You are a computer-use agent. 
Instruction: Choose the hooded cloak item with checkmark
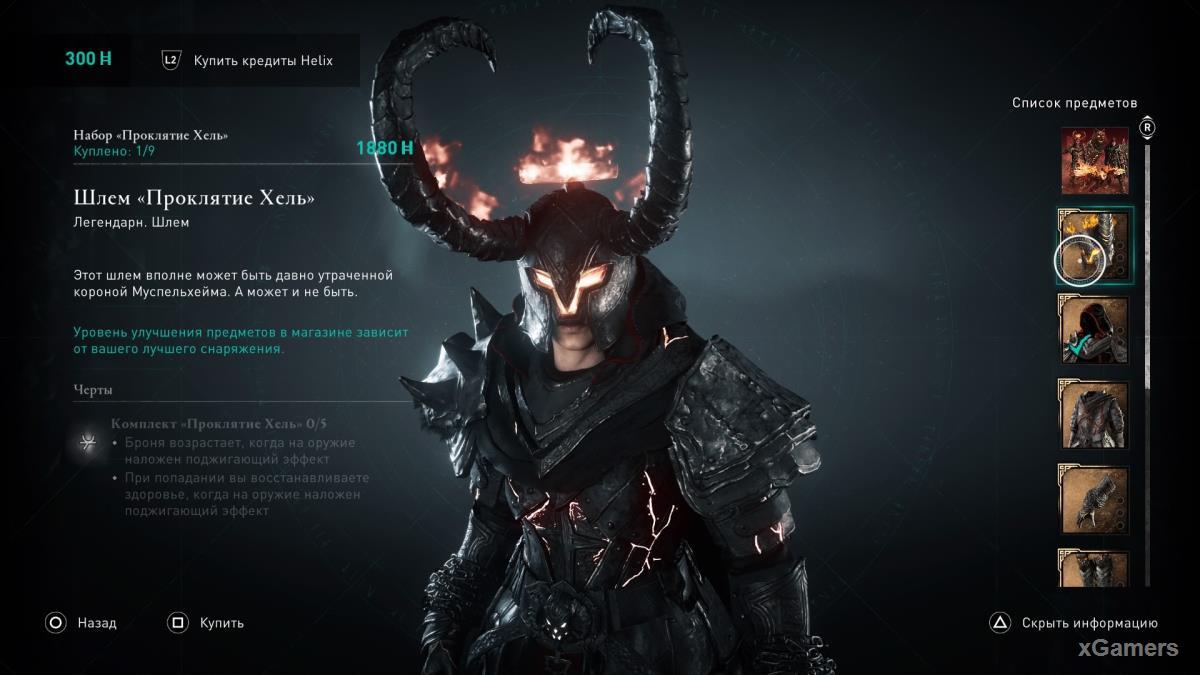(1094, 329)
